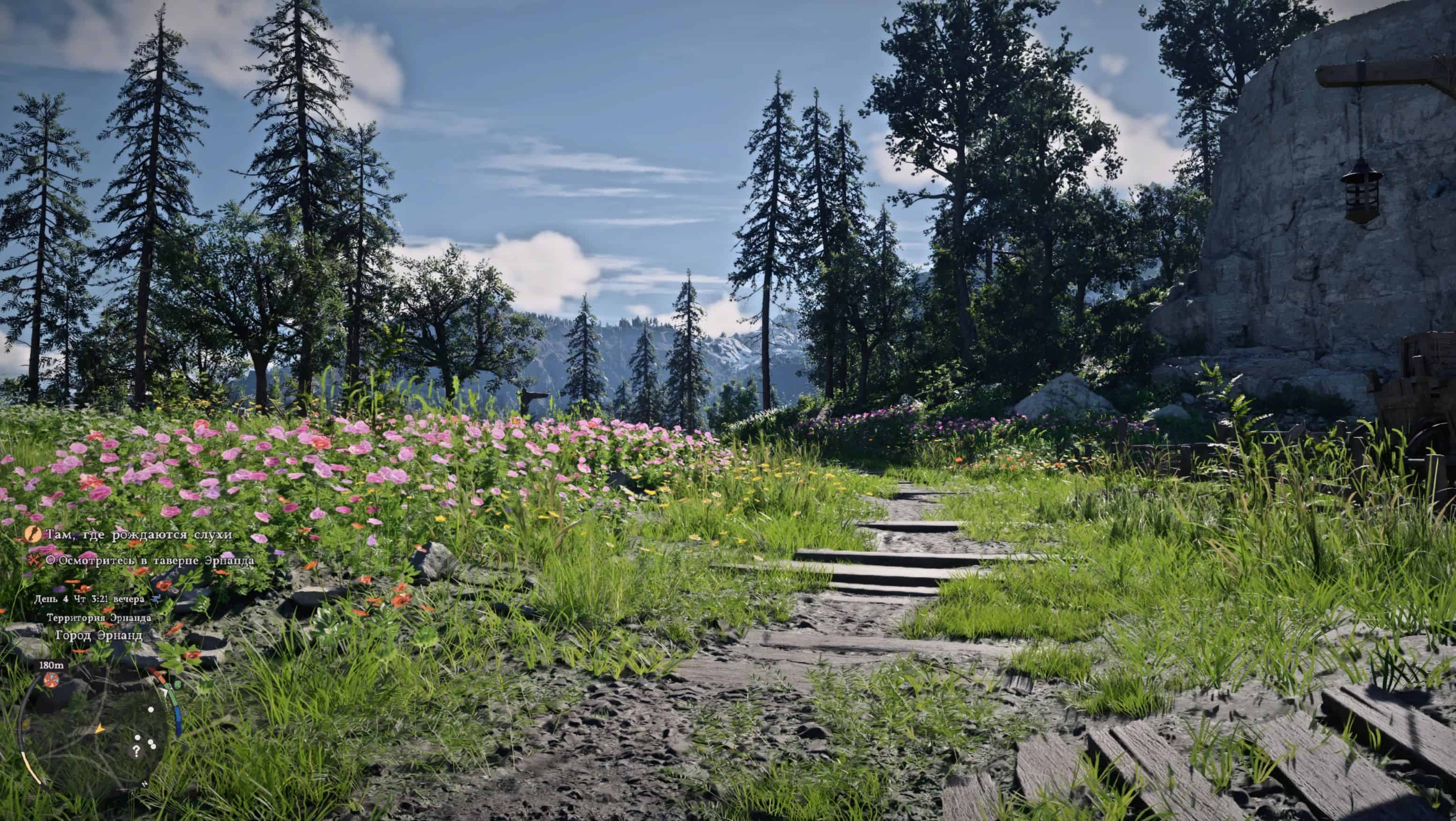Click the question mark marker on the minimap
The height and width of the screenshot is (821, 1456).
point(136,752)
